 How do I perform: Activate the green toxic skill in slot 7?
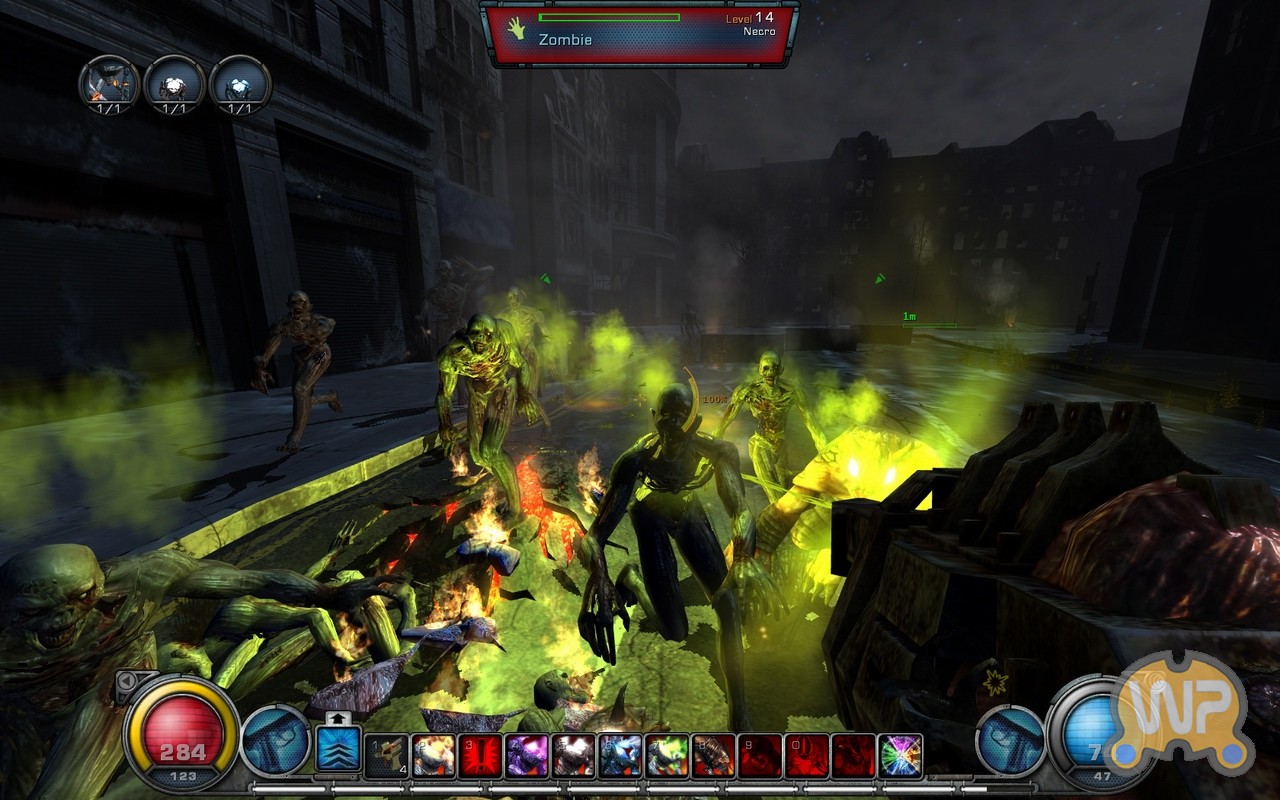(x=667, y=755)
